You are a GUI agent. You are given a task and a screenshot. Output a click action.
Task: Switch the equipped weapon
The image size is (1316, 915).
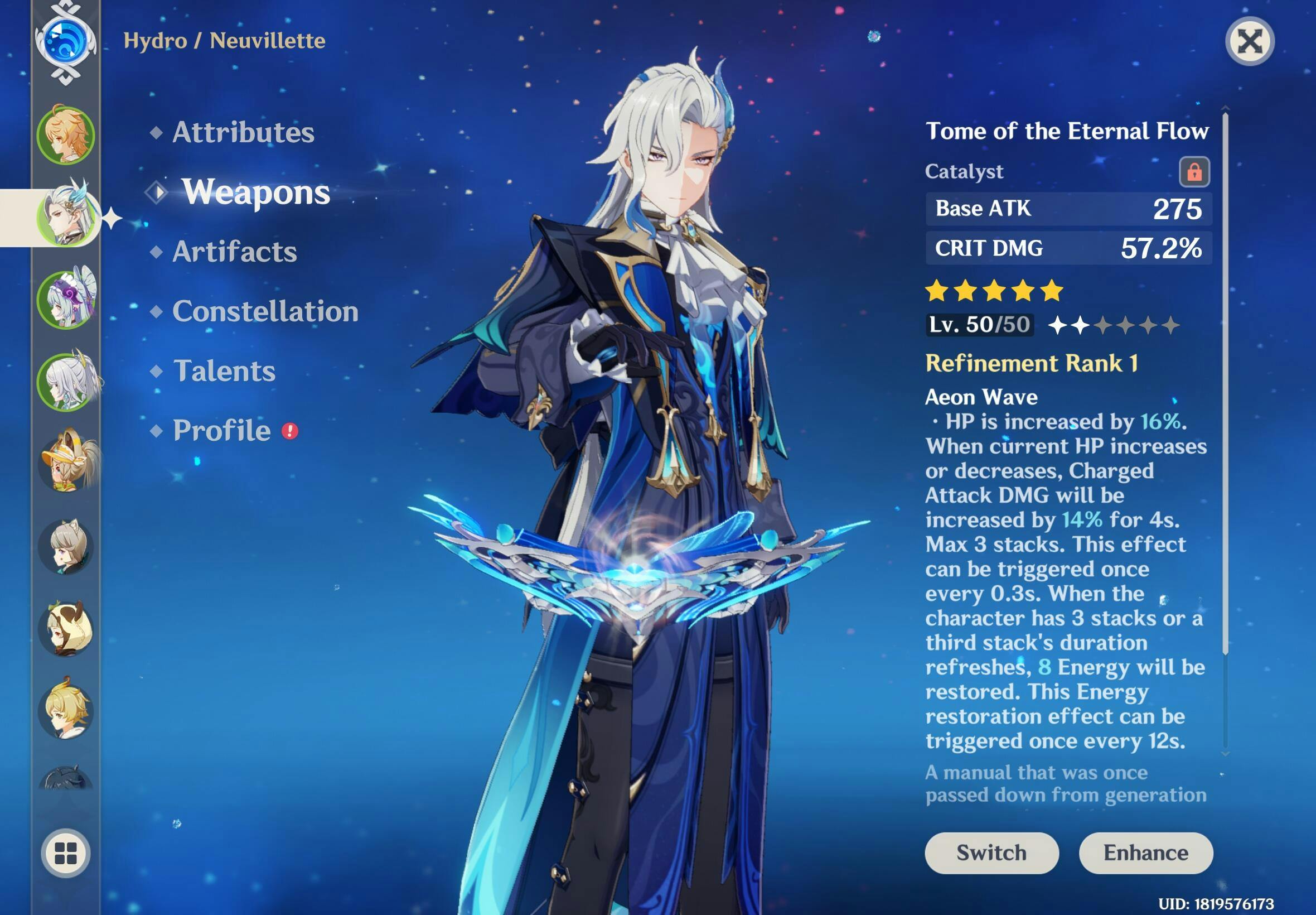(x=991, y=853)
